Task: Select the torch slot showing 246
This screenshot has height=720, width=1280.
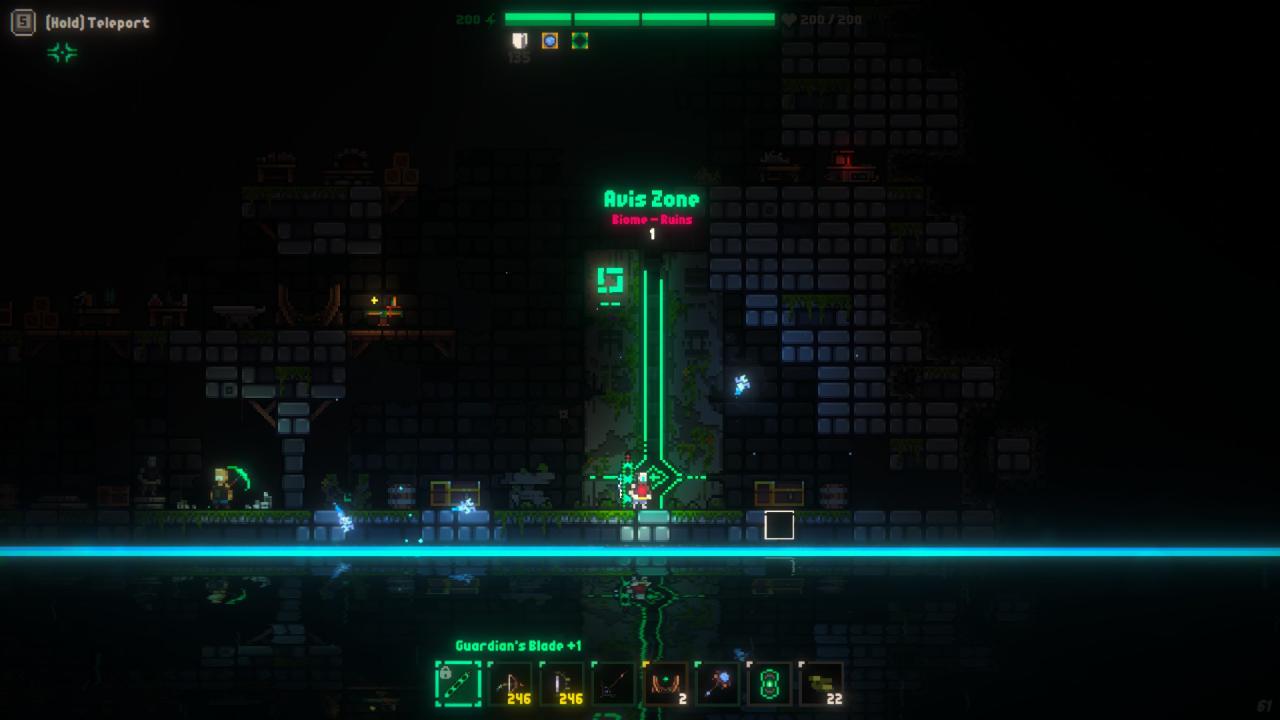Action: [562, 685]
